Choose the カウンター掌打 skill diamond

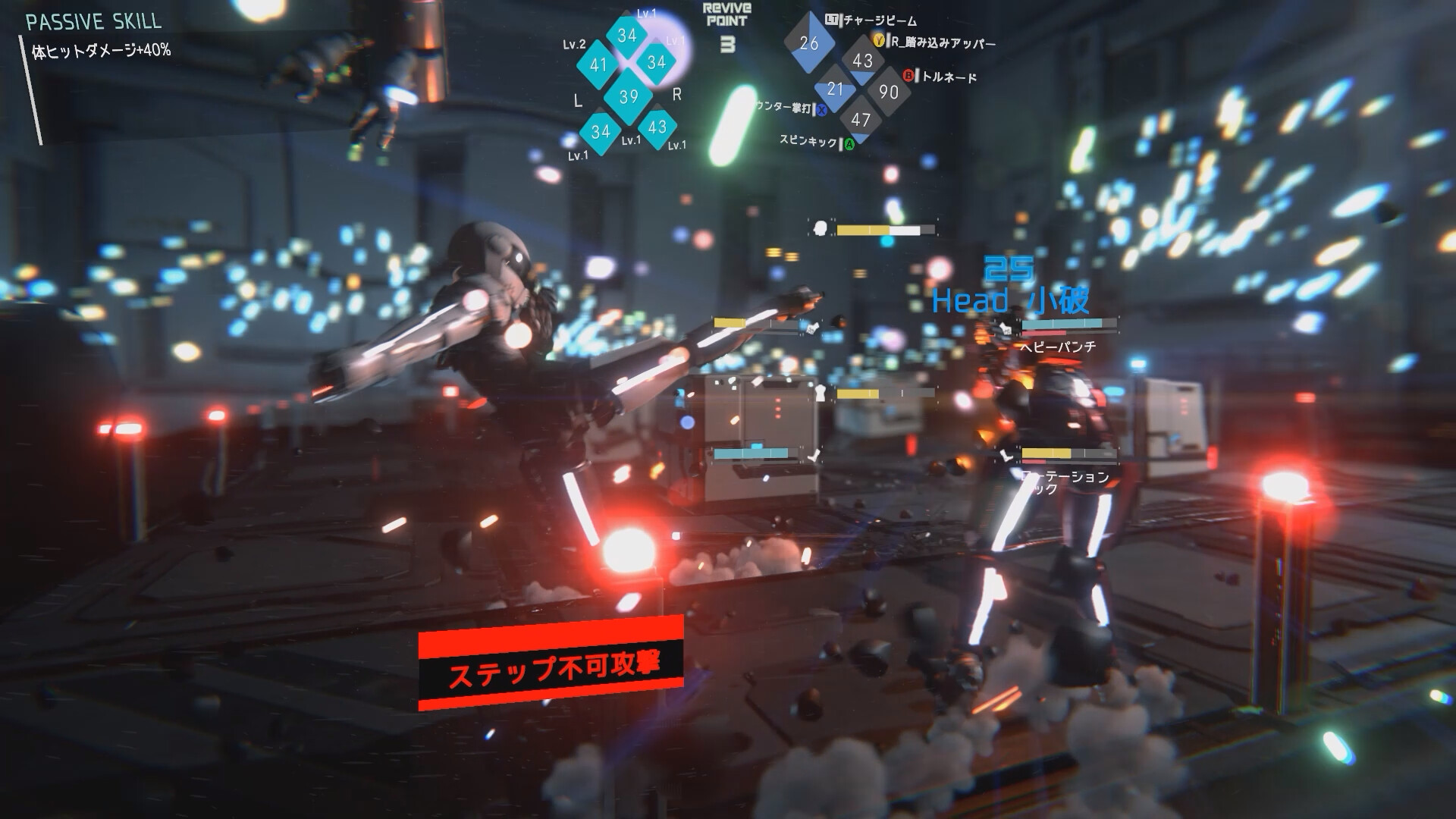click(x=836, y=89)
